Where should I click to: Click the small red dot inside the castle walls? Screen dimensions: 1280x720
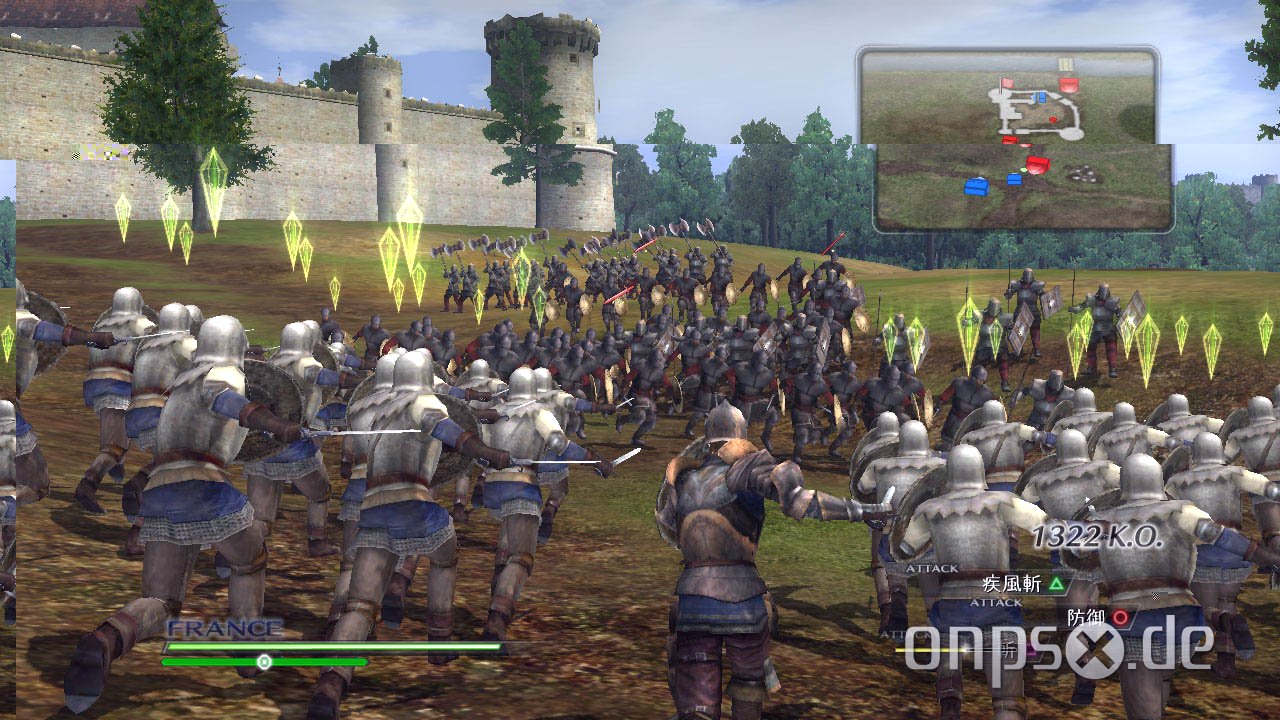click(x=1052, y=119)
